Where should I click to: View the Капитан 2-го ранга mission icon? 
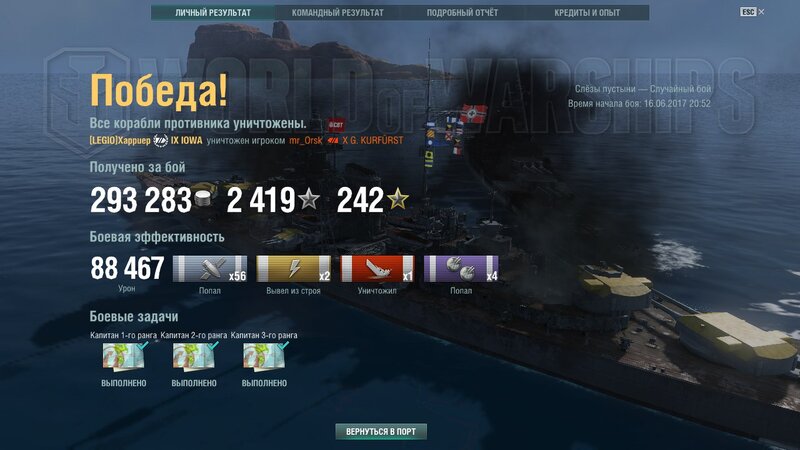click(194, 357)
